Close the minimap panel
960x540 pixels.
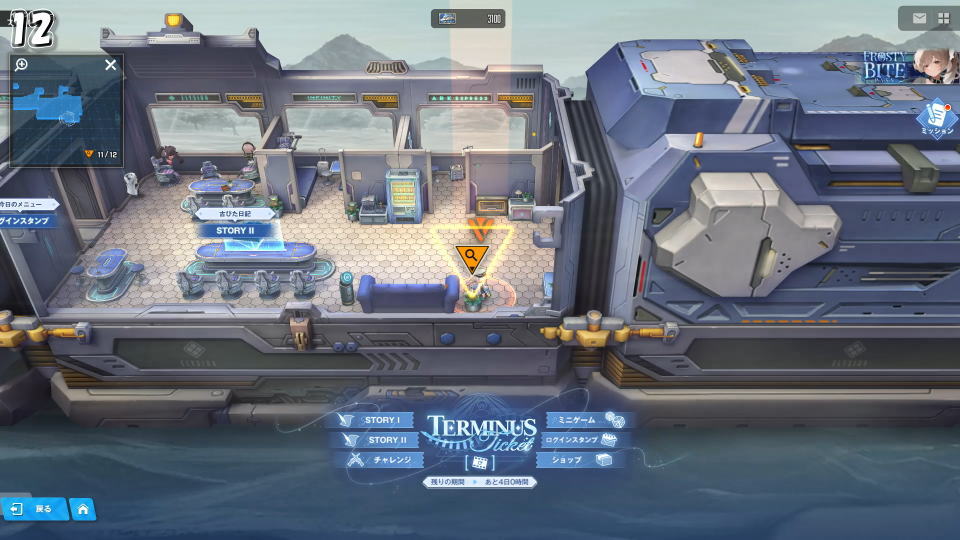(x=111, y=65)
